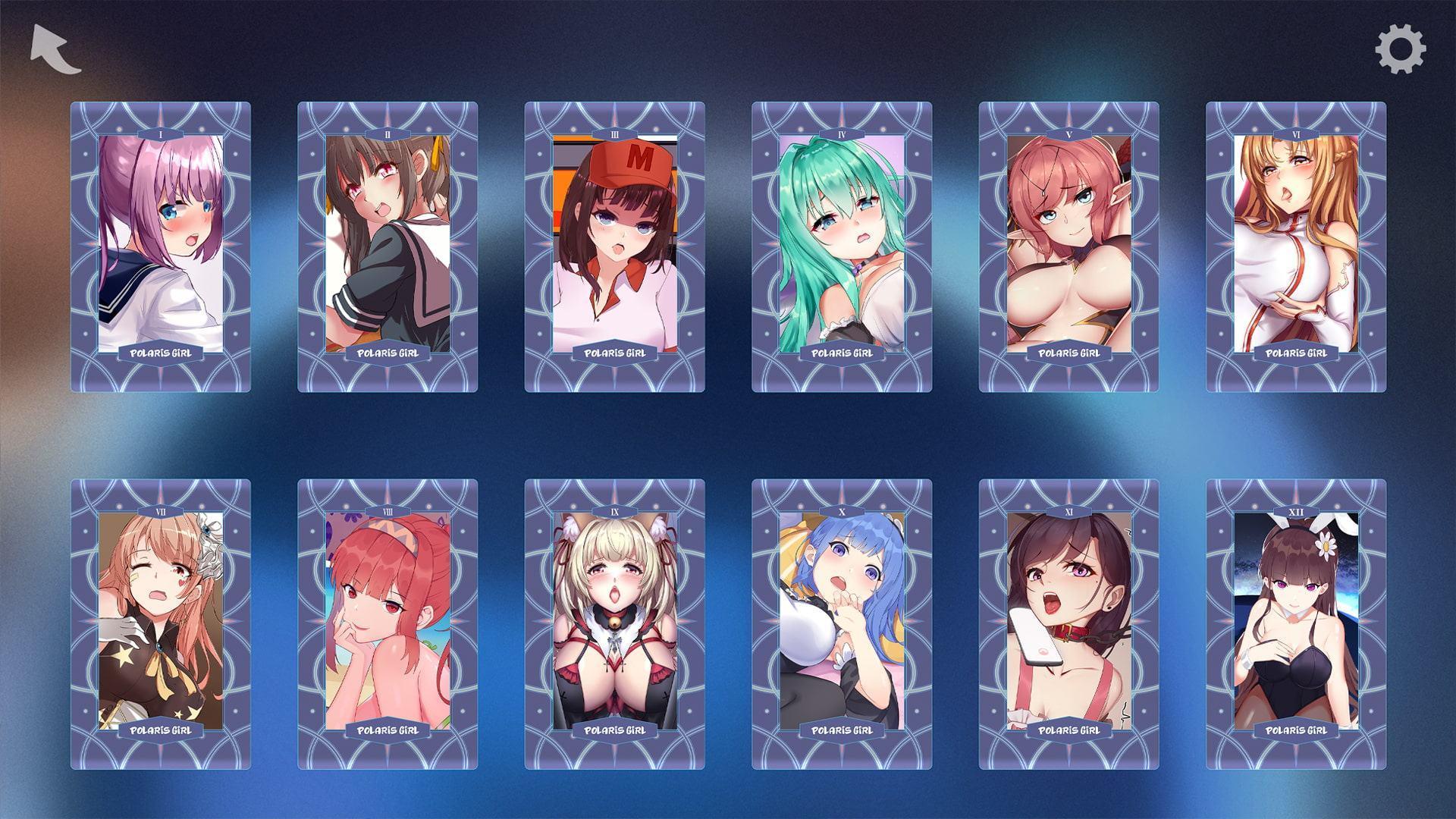Screen dimensions: 1456x819
Task: Choose card II with the brown-haired schoolgirl
Action: coord(388,246)
